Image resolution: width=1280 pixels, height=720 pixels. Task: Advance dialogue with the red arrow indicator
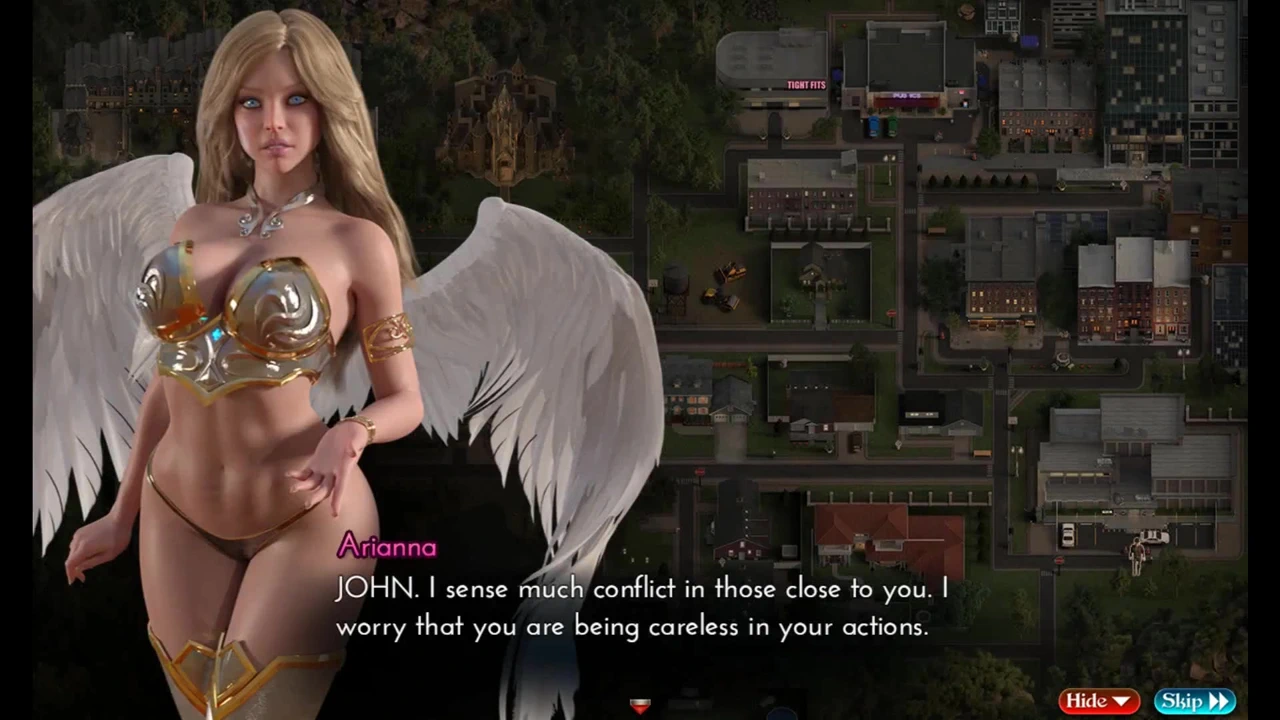[640, 706]
